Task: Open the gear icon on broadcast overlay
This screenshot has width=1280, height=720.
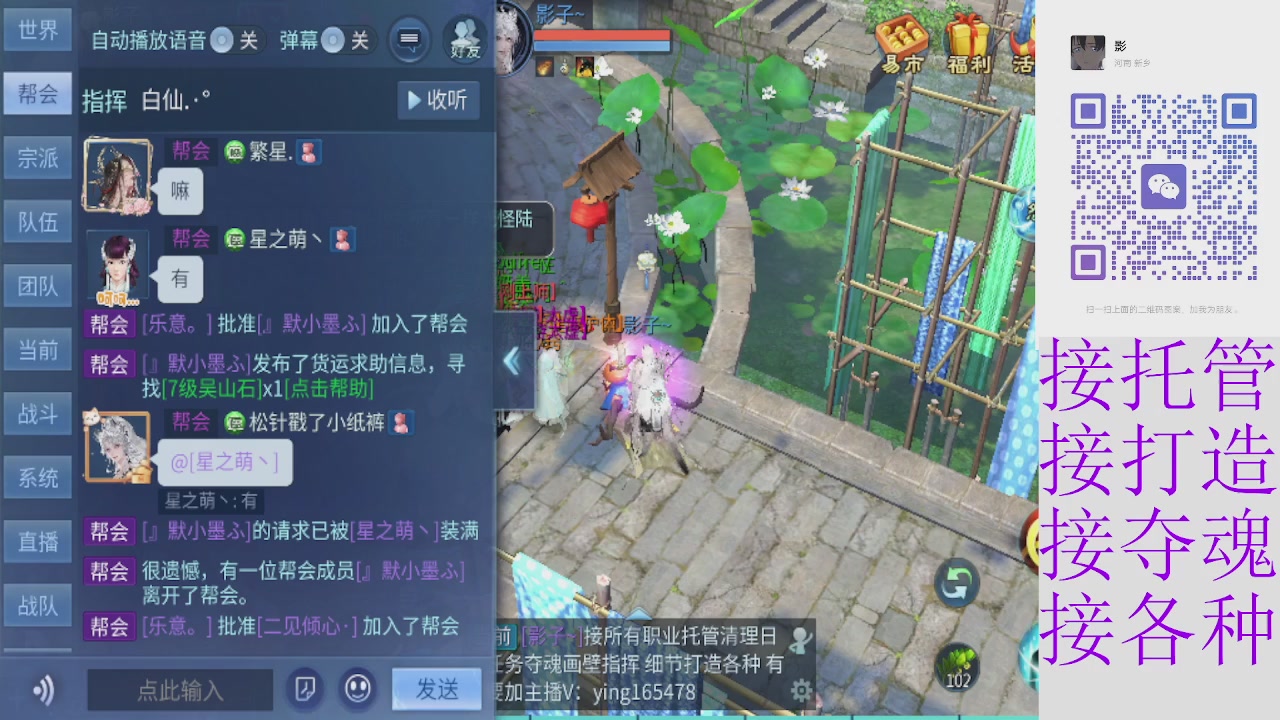Action: pos(800,691)
